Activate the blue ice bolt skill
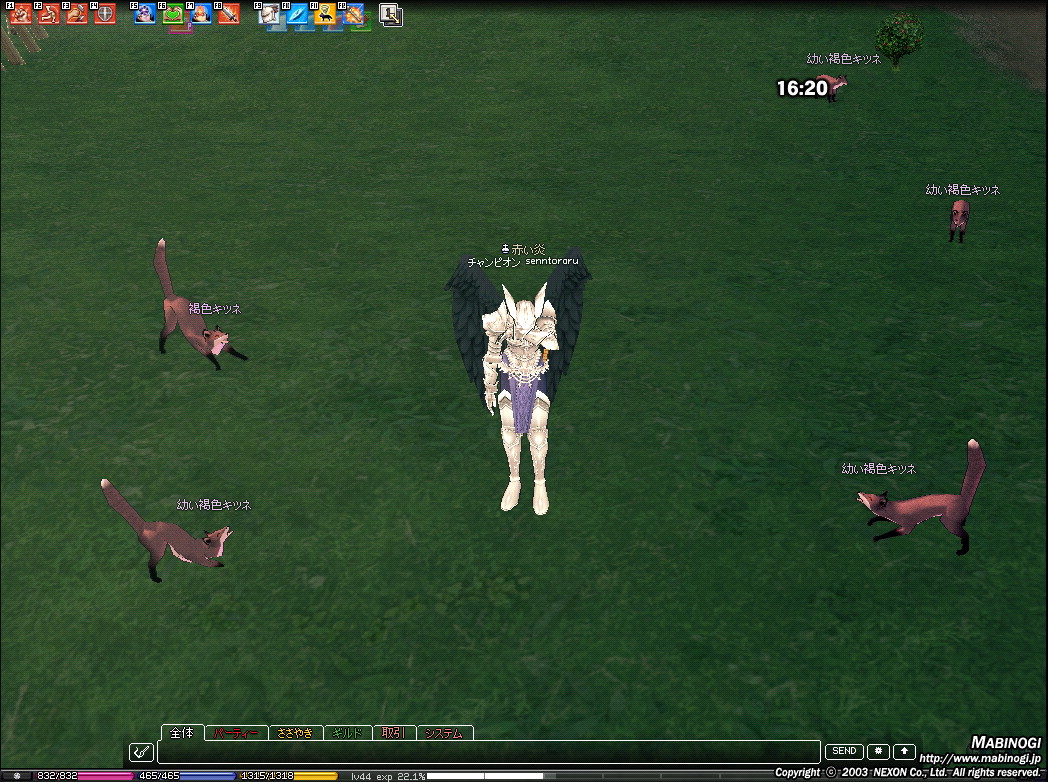 [297, 15]
